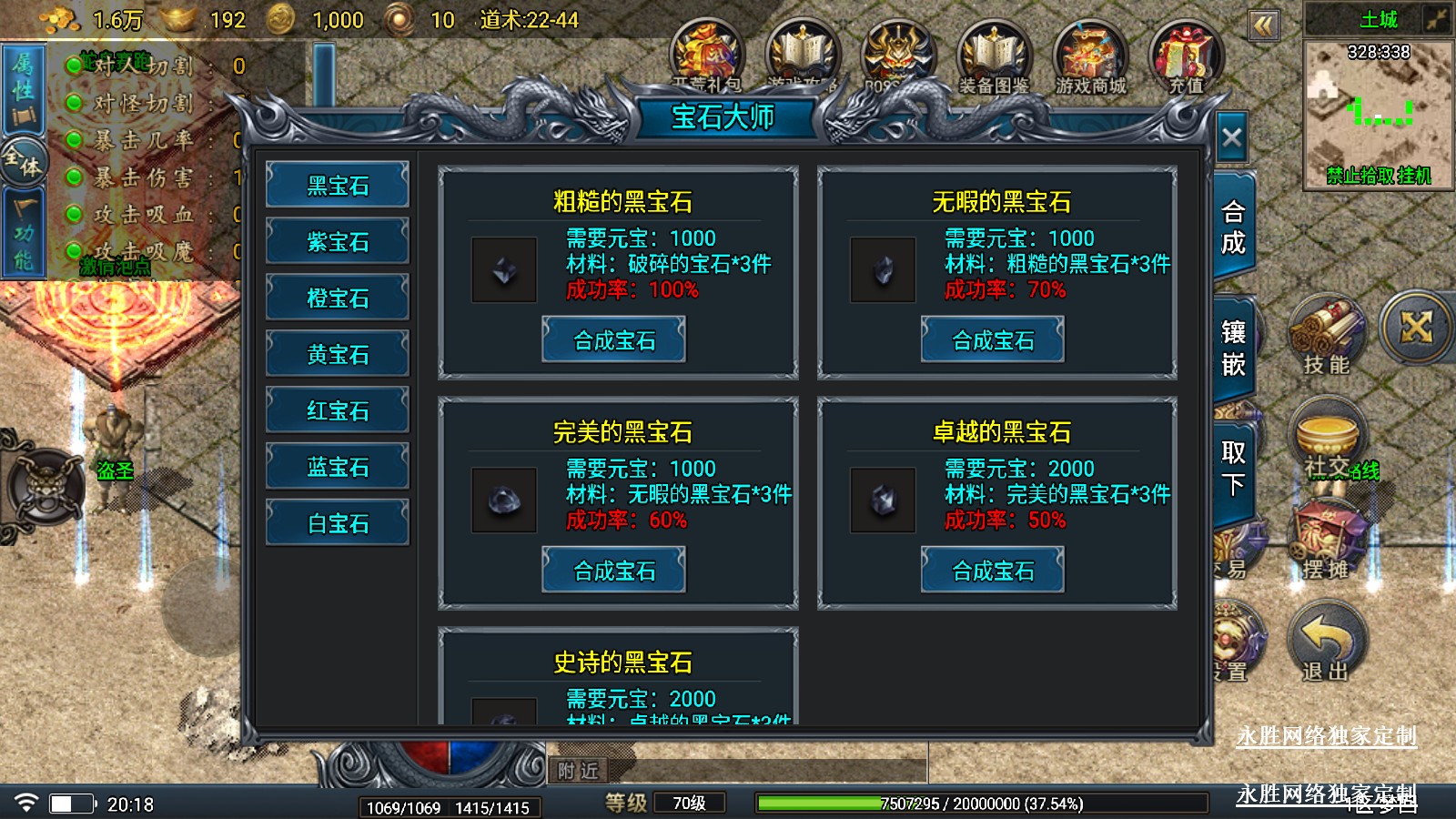Show the 蓝宝石 category

tap(338, 467)
